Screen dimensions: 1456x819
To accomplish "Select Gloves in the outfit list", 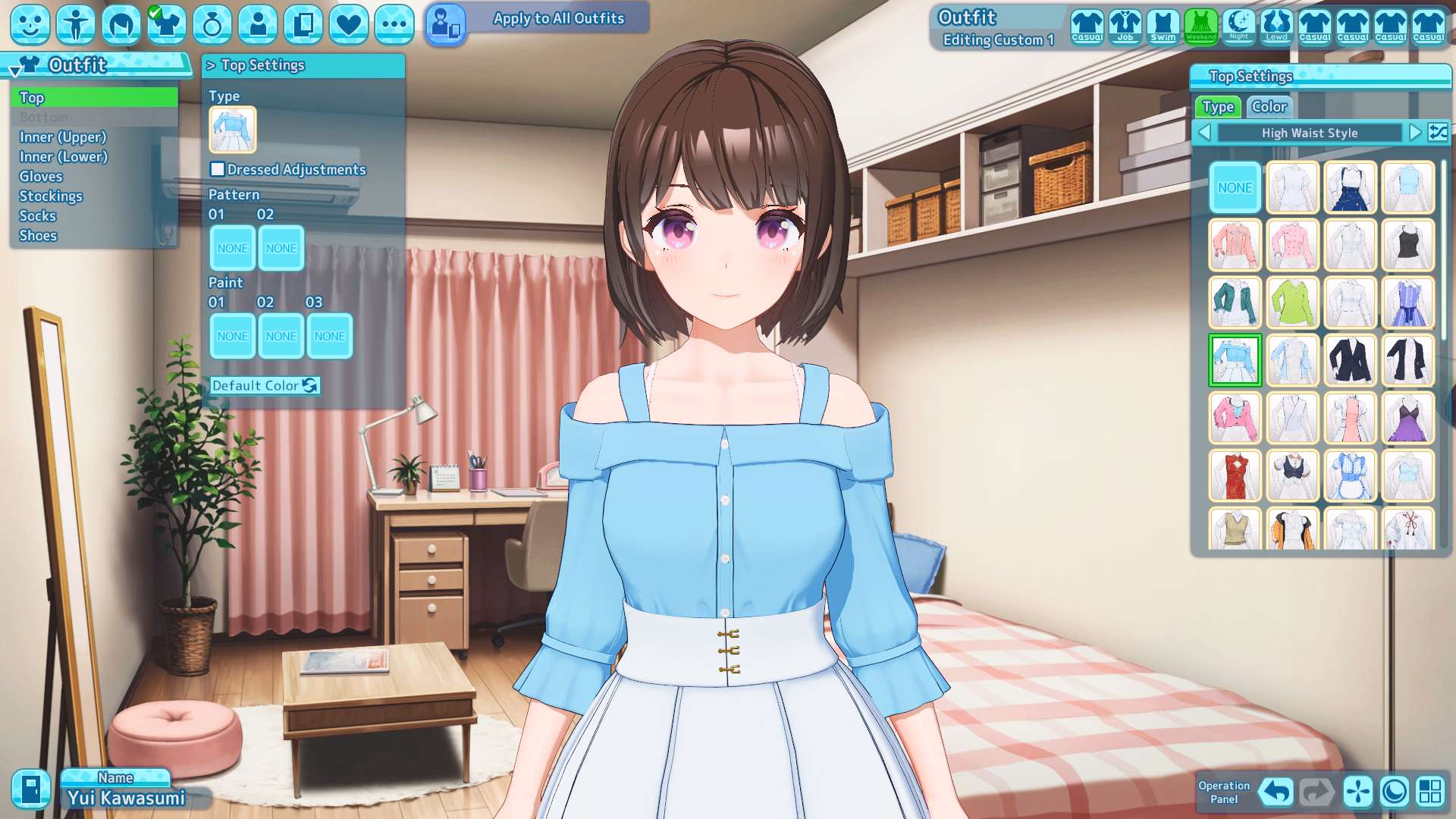I will pyautogui.click(x=41, y=177).
